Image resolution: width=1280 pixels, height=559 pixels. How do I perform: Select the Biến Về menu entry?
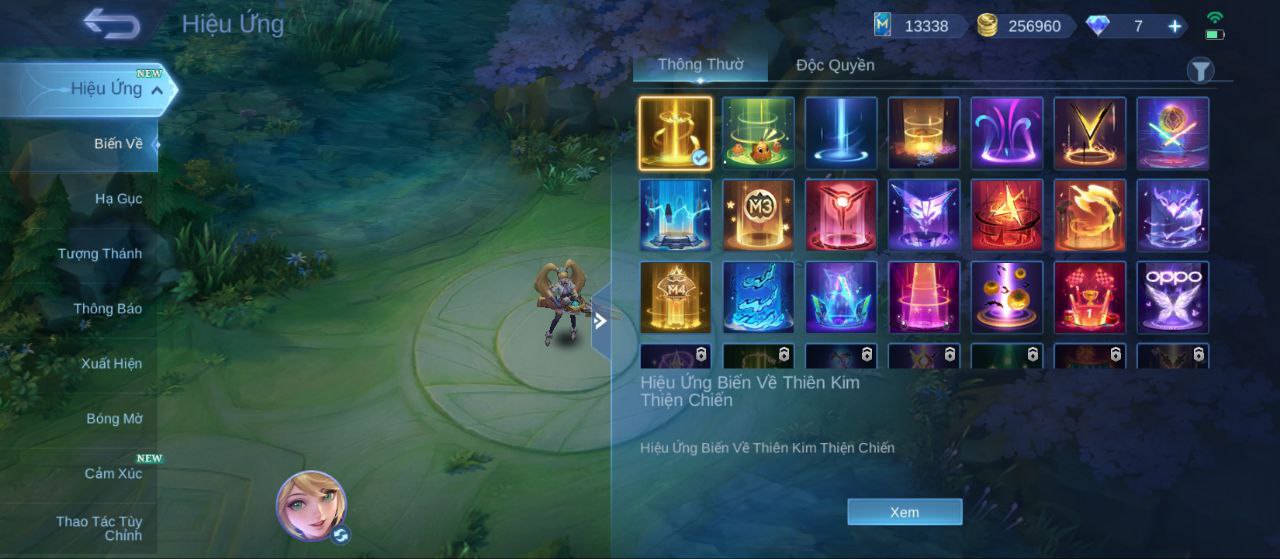(x=118, y=143)
